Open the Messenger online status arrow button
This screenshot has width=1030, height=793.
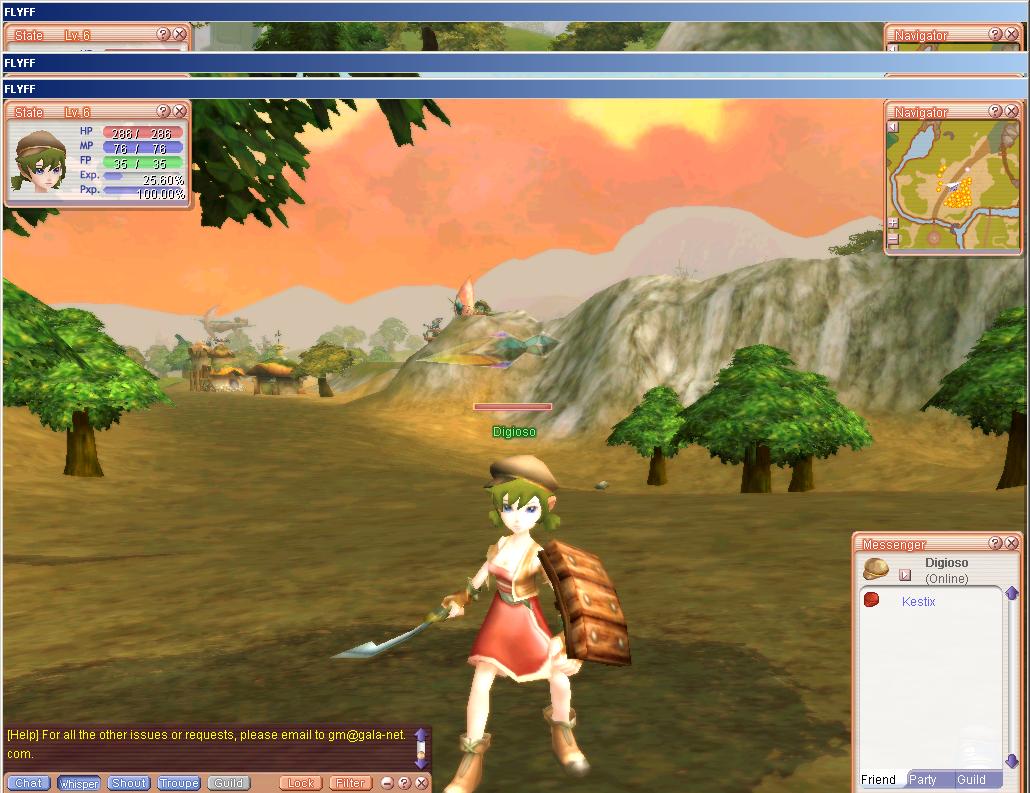[905, 575]
